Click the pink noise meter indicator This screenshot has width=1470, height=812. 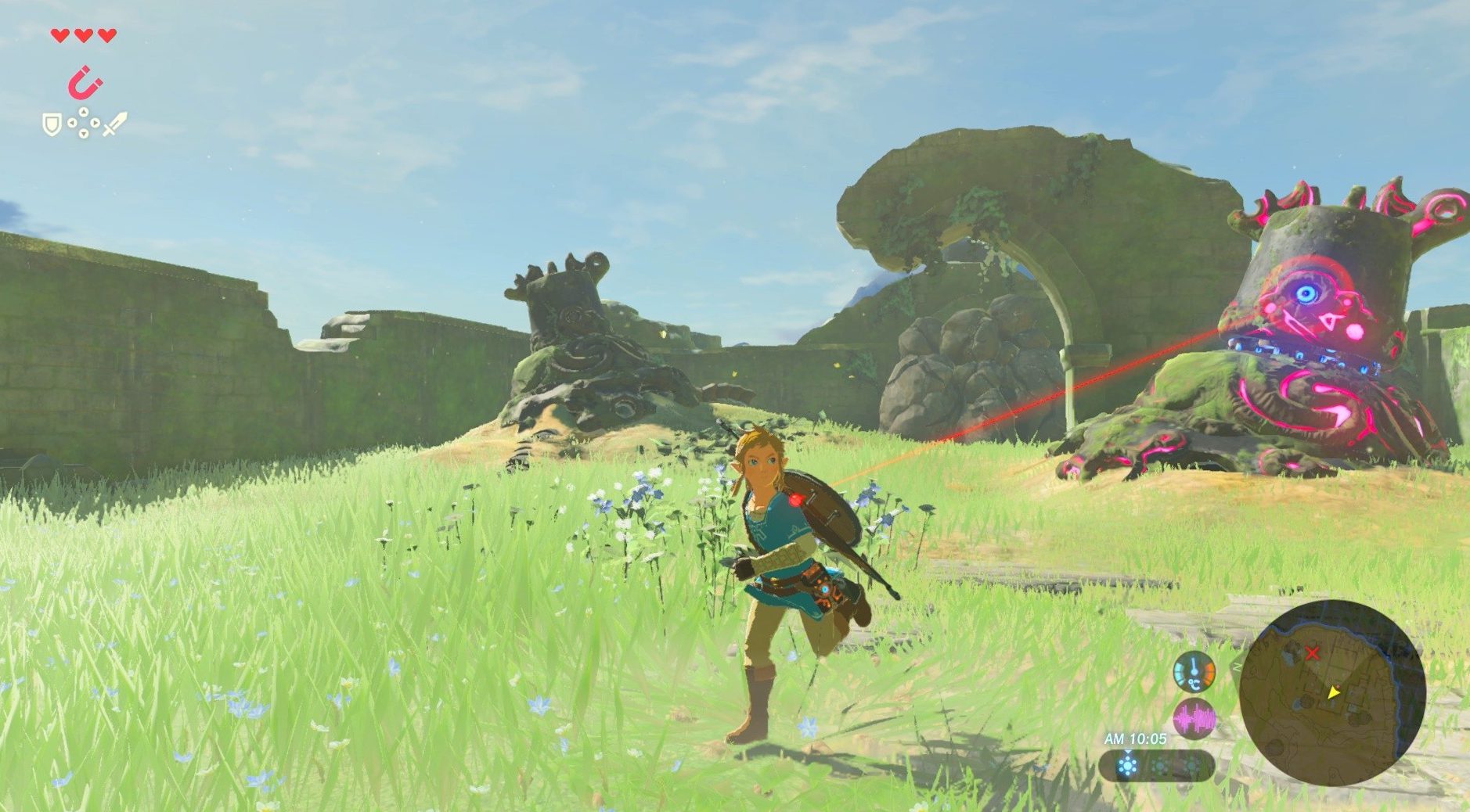(x=1195, y=718)
